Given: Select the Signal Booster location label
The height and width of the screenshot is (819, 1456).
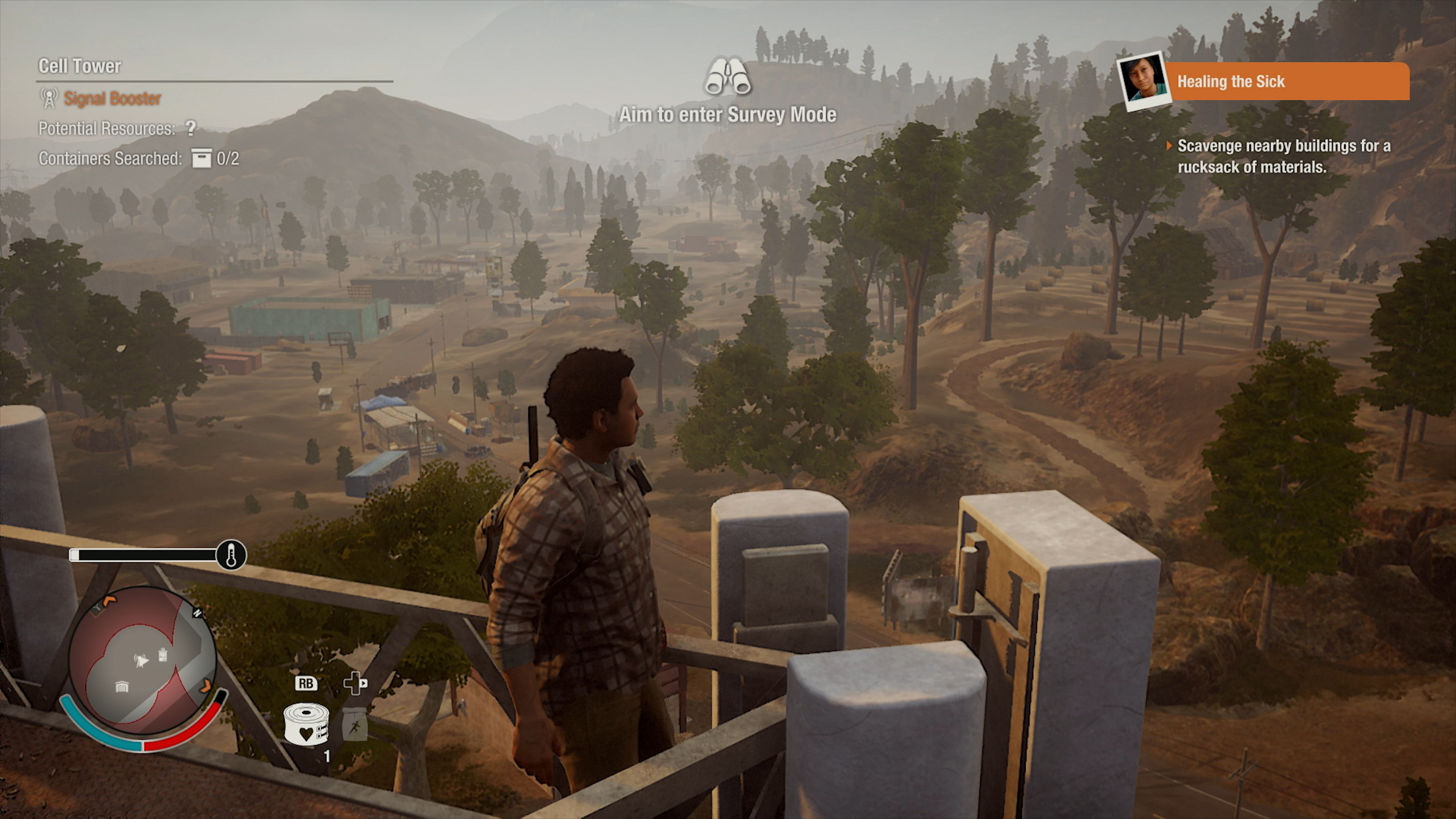Looking at the screenshot, I should coord(112,98).
